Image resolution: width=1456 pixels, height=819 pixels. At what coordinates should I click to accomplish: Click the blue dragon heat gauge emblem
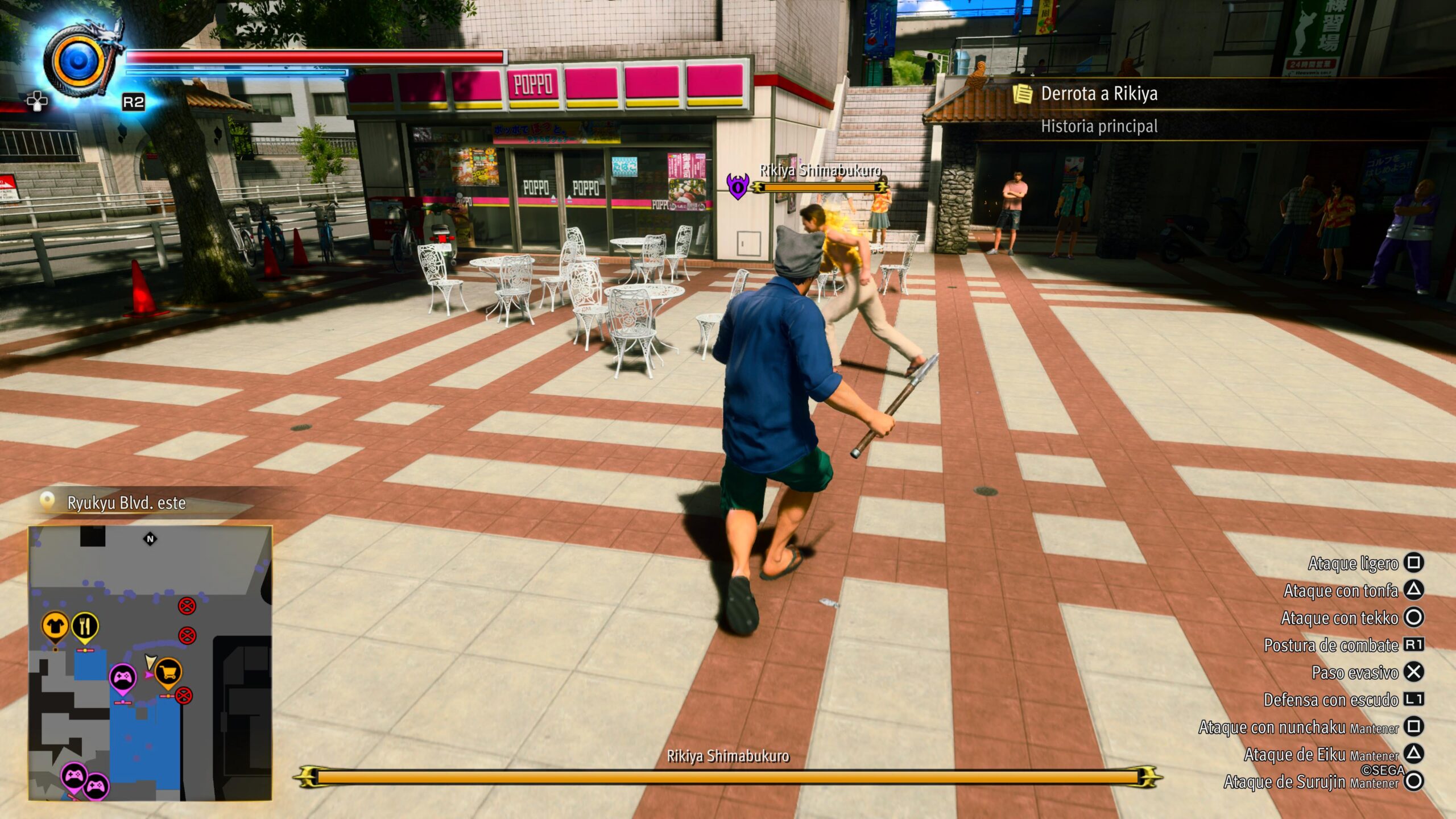[78, 61]
